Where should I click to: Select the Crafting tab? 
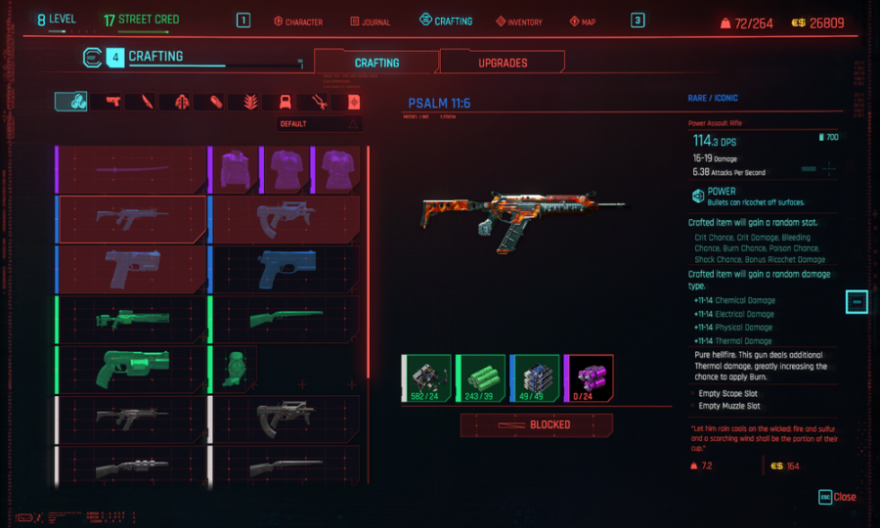[x=376, y=62]
